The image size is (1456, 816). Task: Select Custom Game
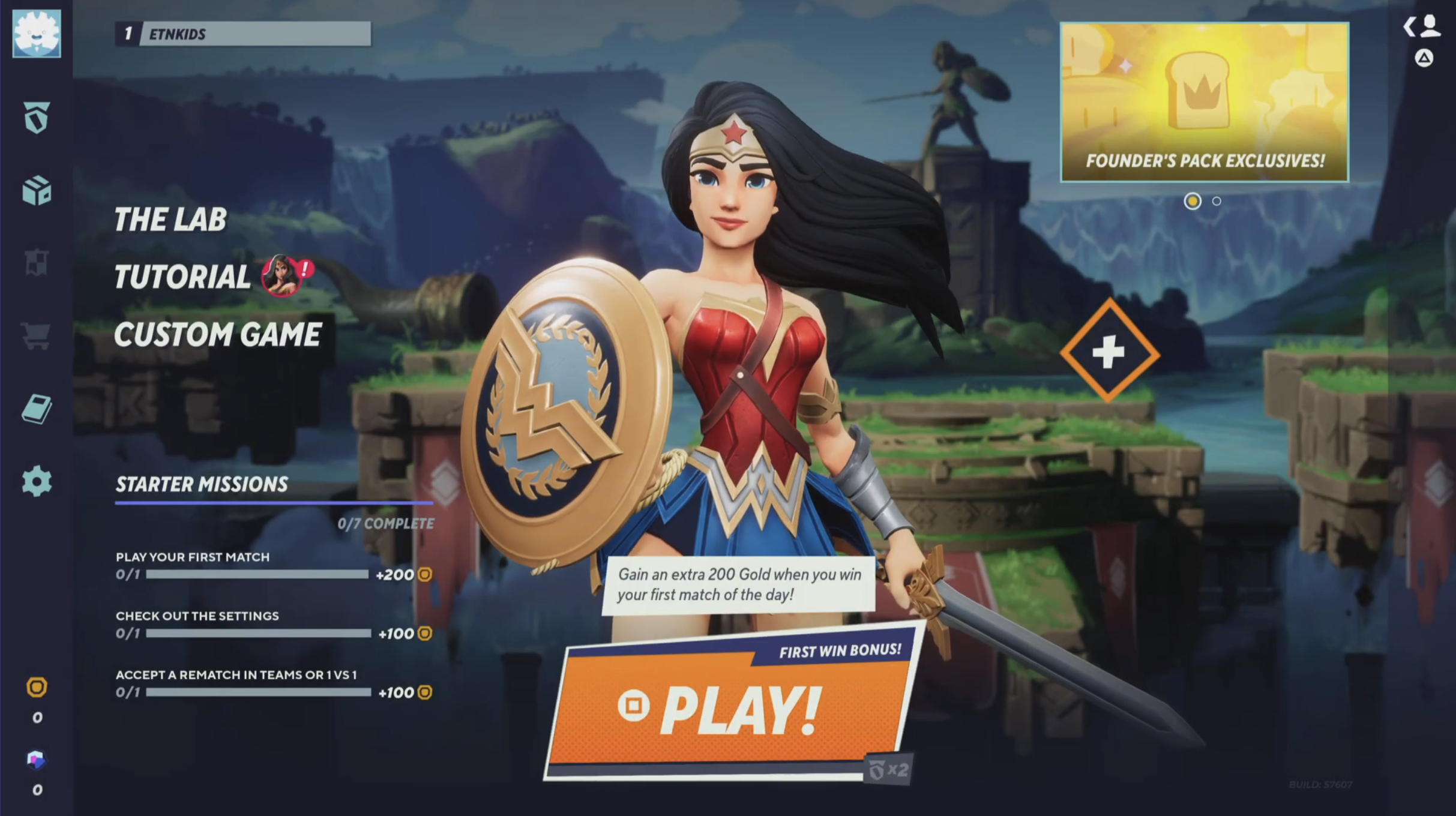217,335
